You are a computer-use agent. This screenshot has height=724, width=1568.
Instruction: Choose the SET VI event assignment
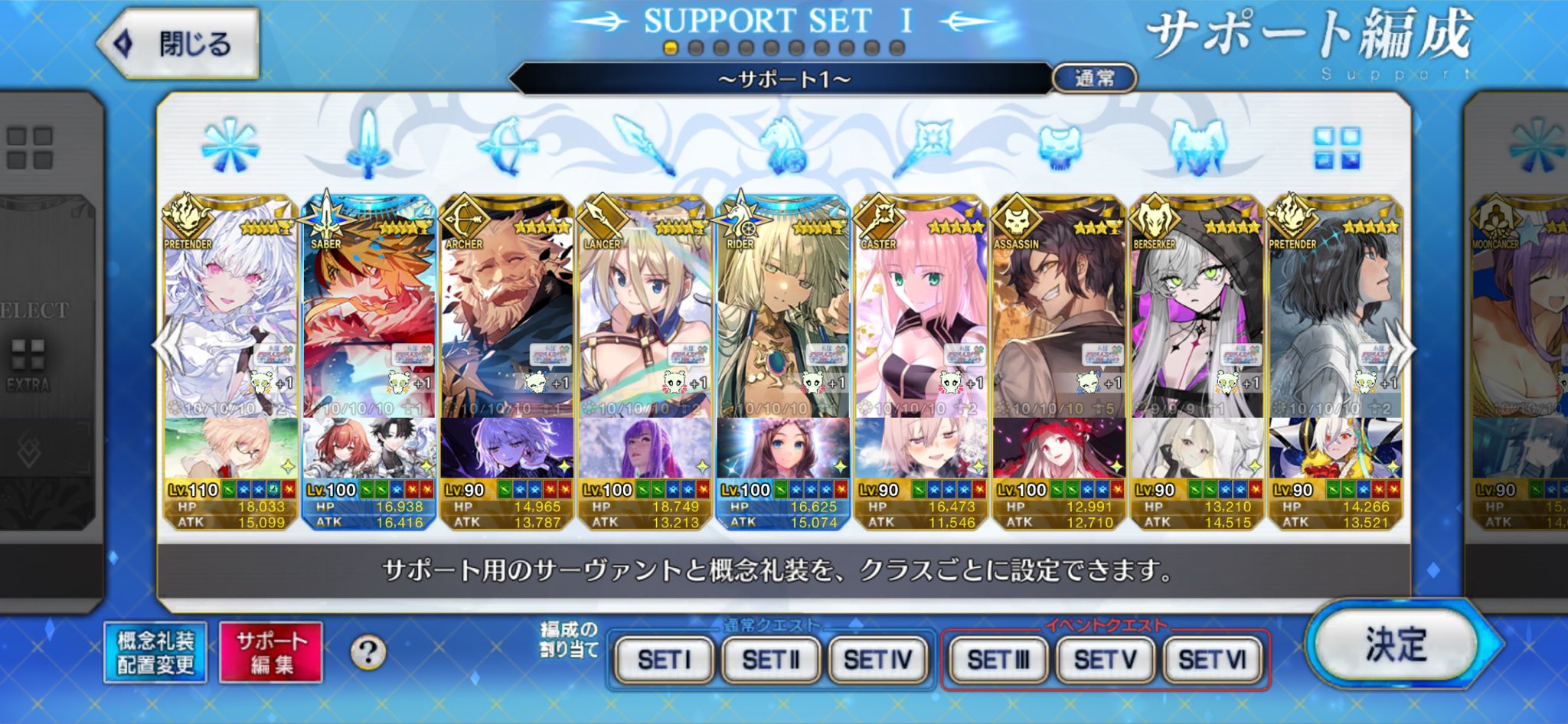pos(1211,659)
